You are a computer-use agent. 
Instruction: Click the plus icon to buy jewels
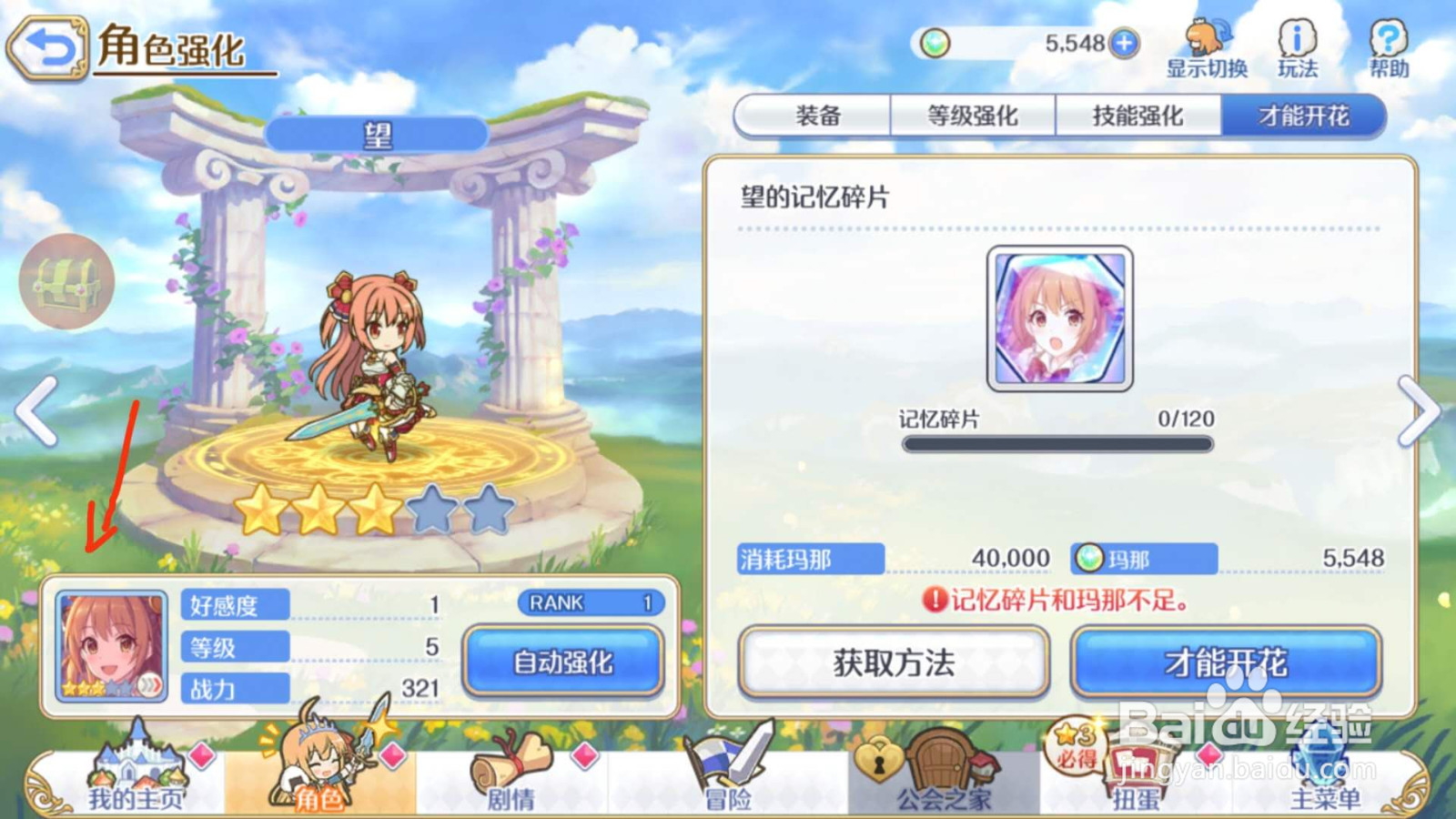(1124, 42)
